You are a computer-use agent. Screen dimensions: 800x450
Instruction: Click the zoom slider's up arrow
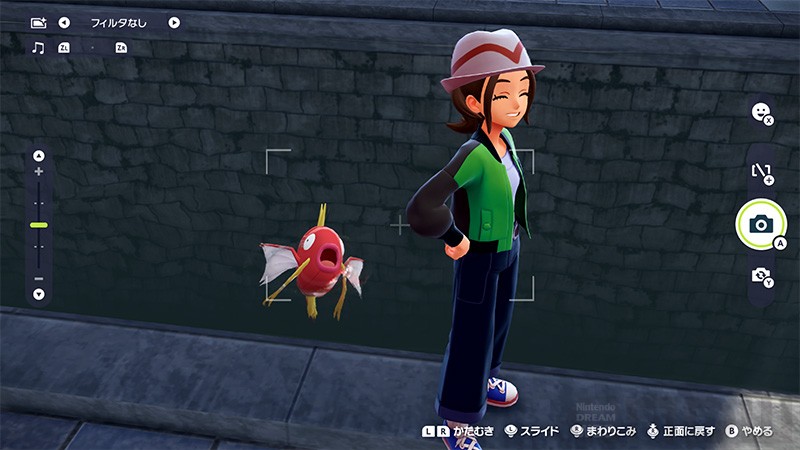tap(39, 155)
